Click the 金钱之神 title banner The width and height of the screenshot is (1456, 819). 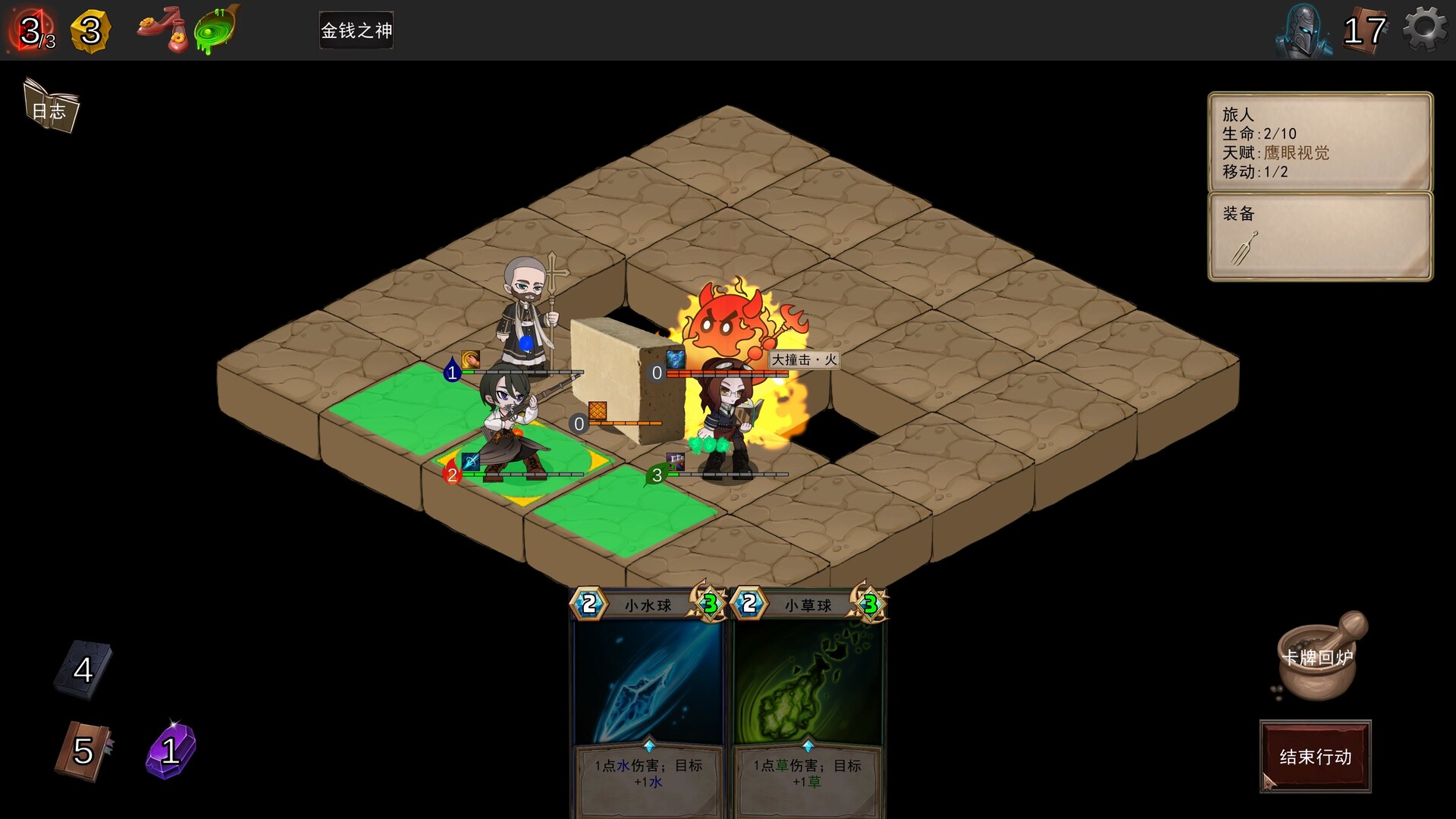click(356, 30)
